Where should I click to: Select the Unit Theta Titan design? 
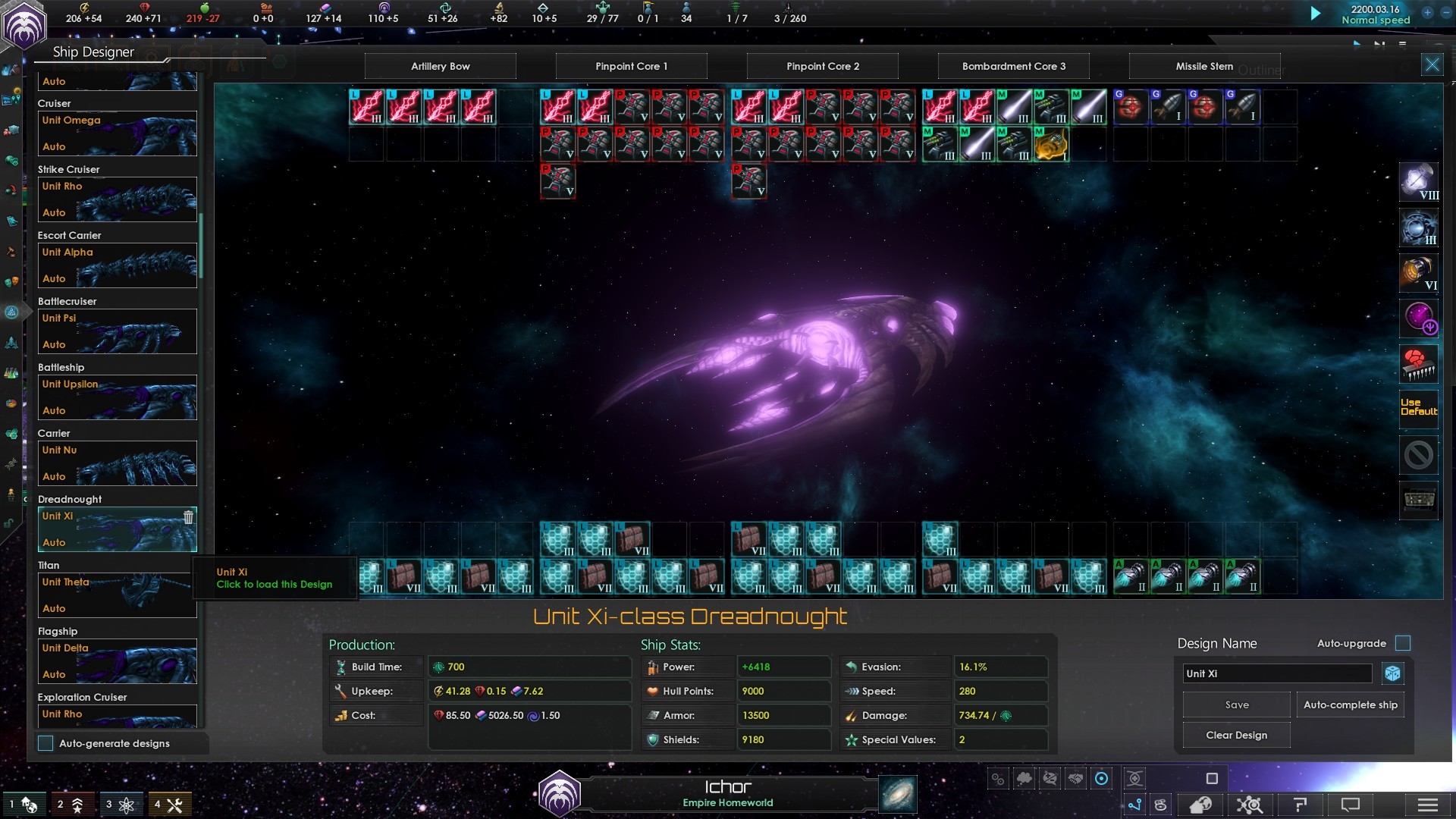pyautogui.click(x=118, y=595)
